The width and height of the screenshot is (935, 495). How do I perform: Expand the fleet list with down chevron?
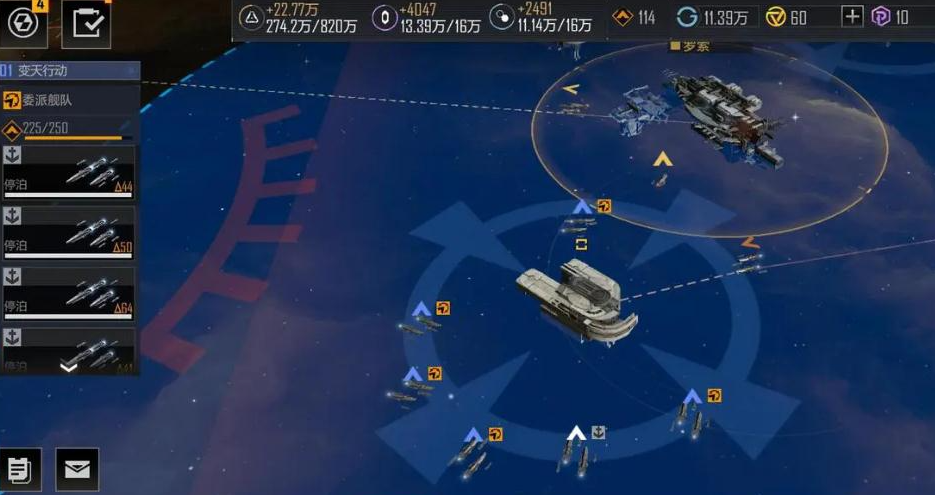(x=68, y=366)
